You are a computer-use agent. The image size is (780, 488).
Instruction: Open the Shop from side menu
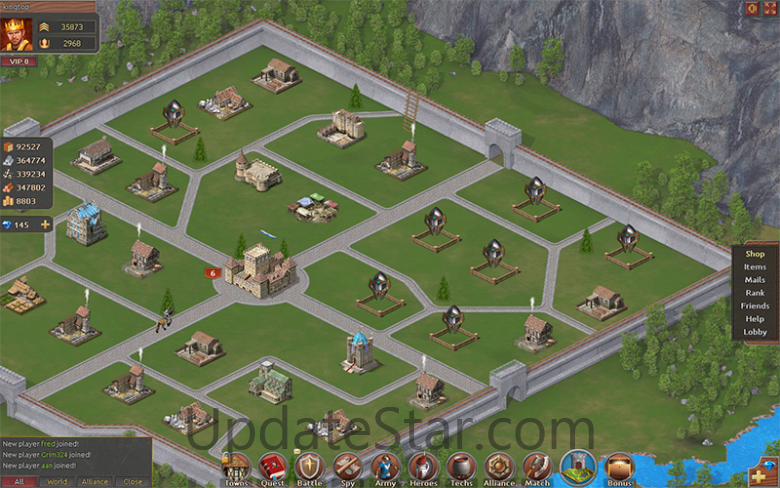(x=755, y=254)
